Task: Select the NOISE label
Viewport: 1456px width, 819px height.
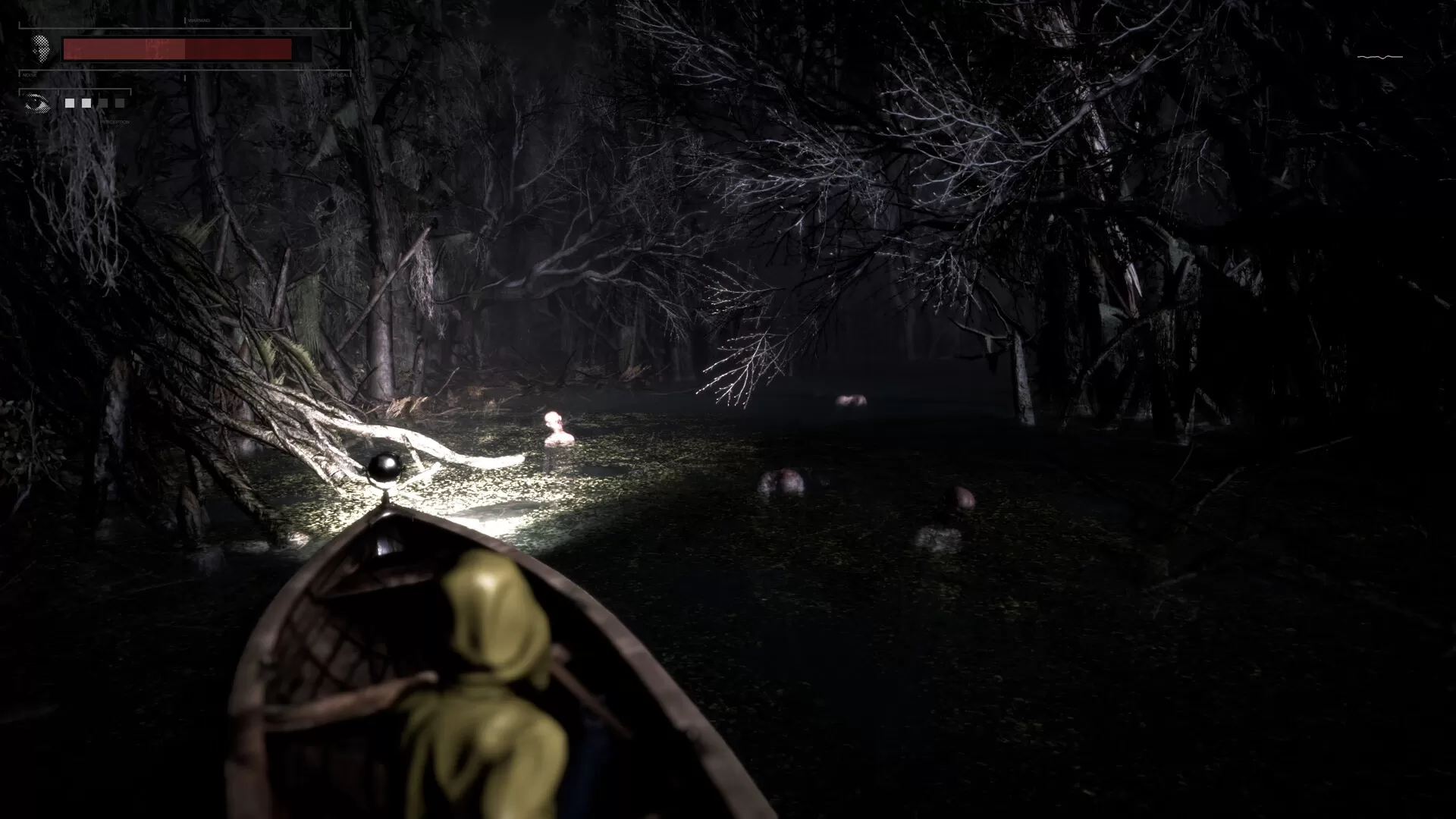Action: click(30, 75)
